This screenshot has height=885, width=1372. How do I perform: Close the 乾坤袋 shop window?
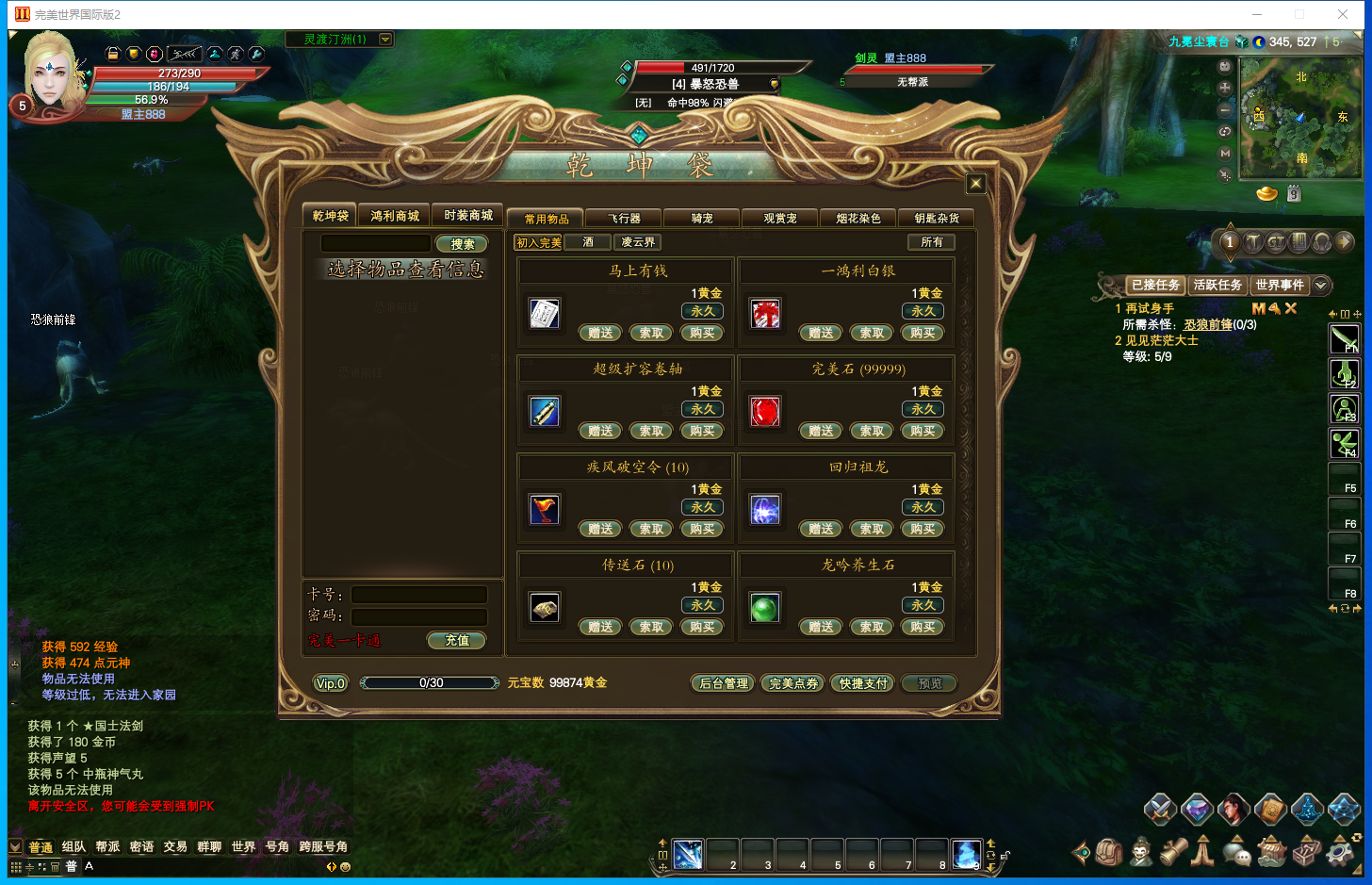tap(975, 184)
